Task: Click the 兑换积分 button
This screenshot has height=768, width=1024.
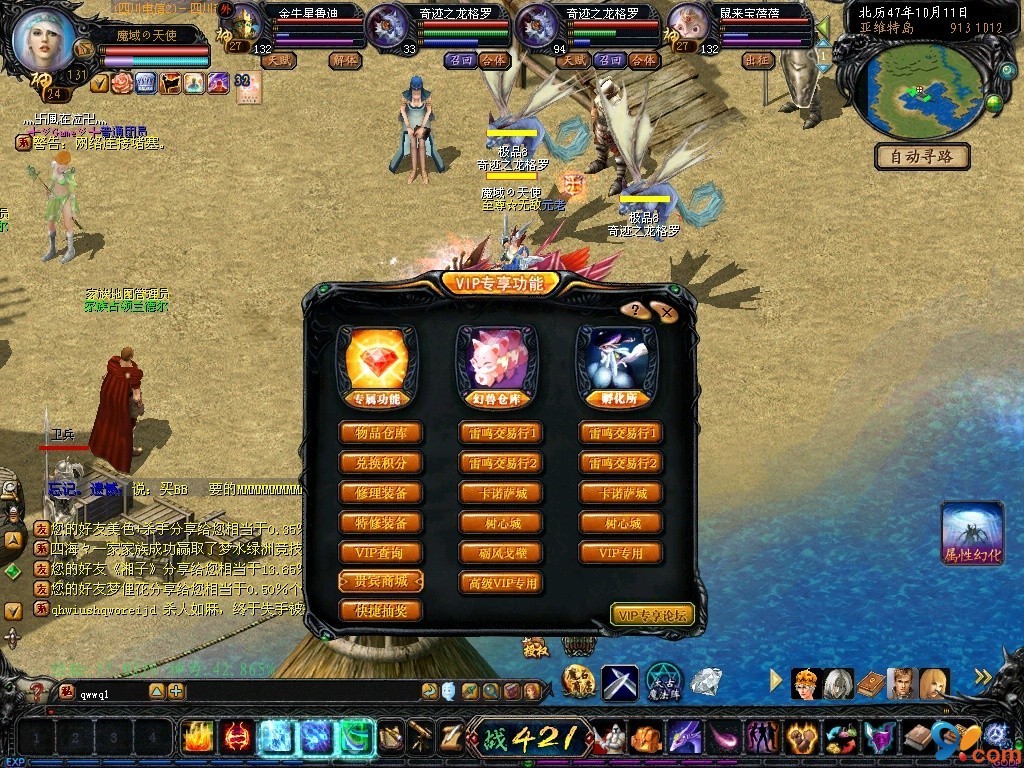Action: [381, 463]
